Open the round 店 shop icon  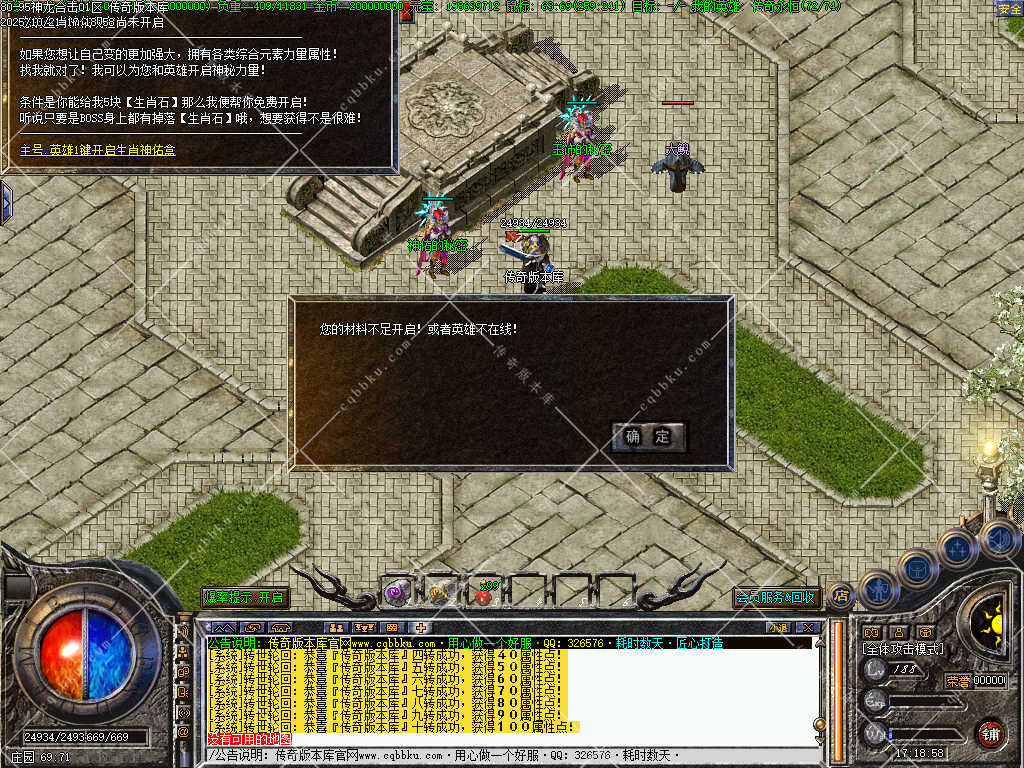[840, 596]
